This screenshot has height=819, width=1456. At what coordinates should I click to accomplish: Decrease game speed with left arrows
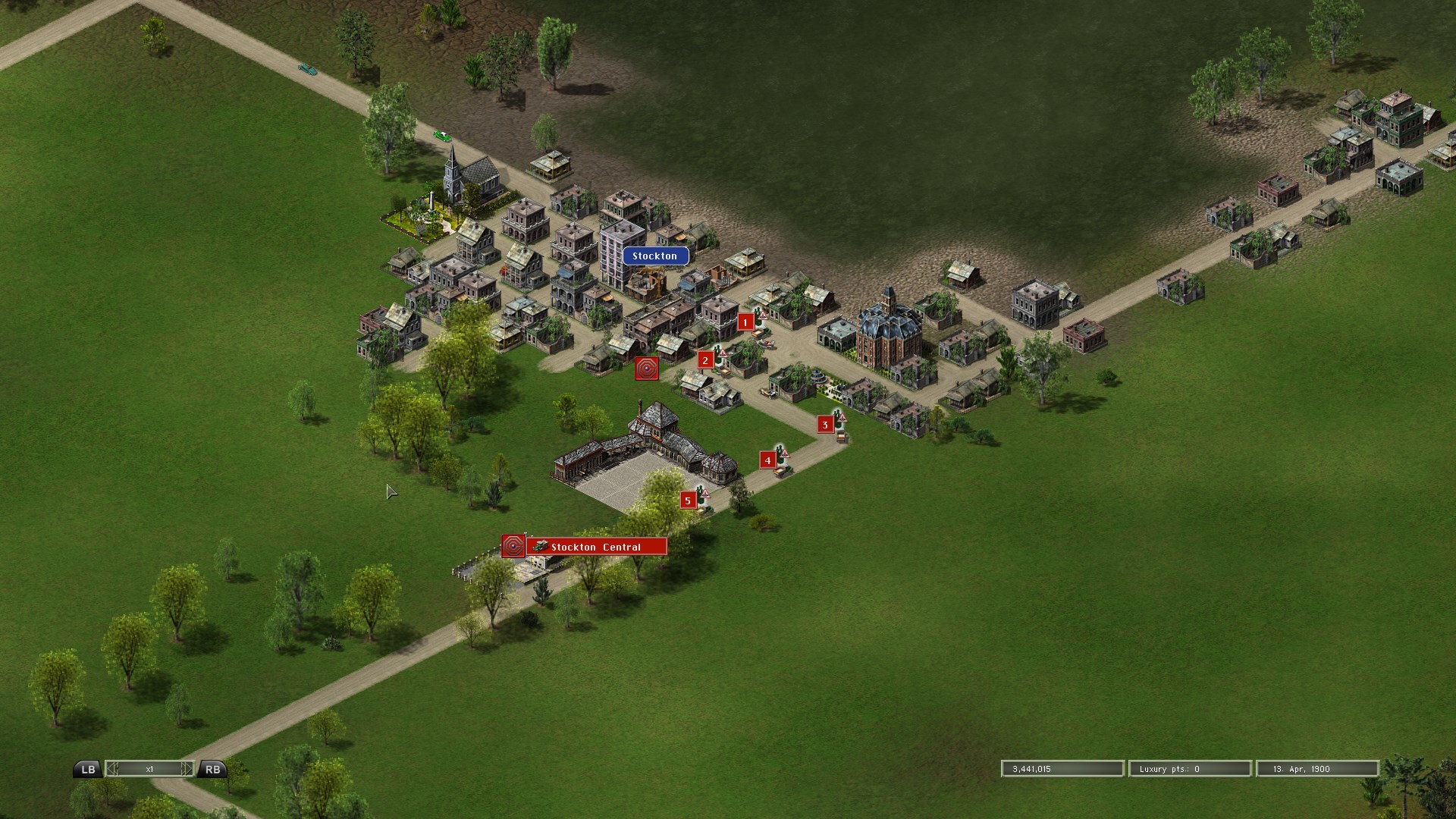(x=113, y=769)
